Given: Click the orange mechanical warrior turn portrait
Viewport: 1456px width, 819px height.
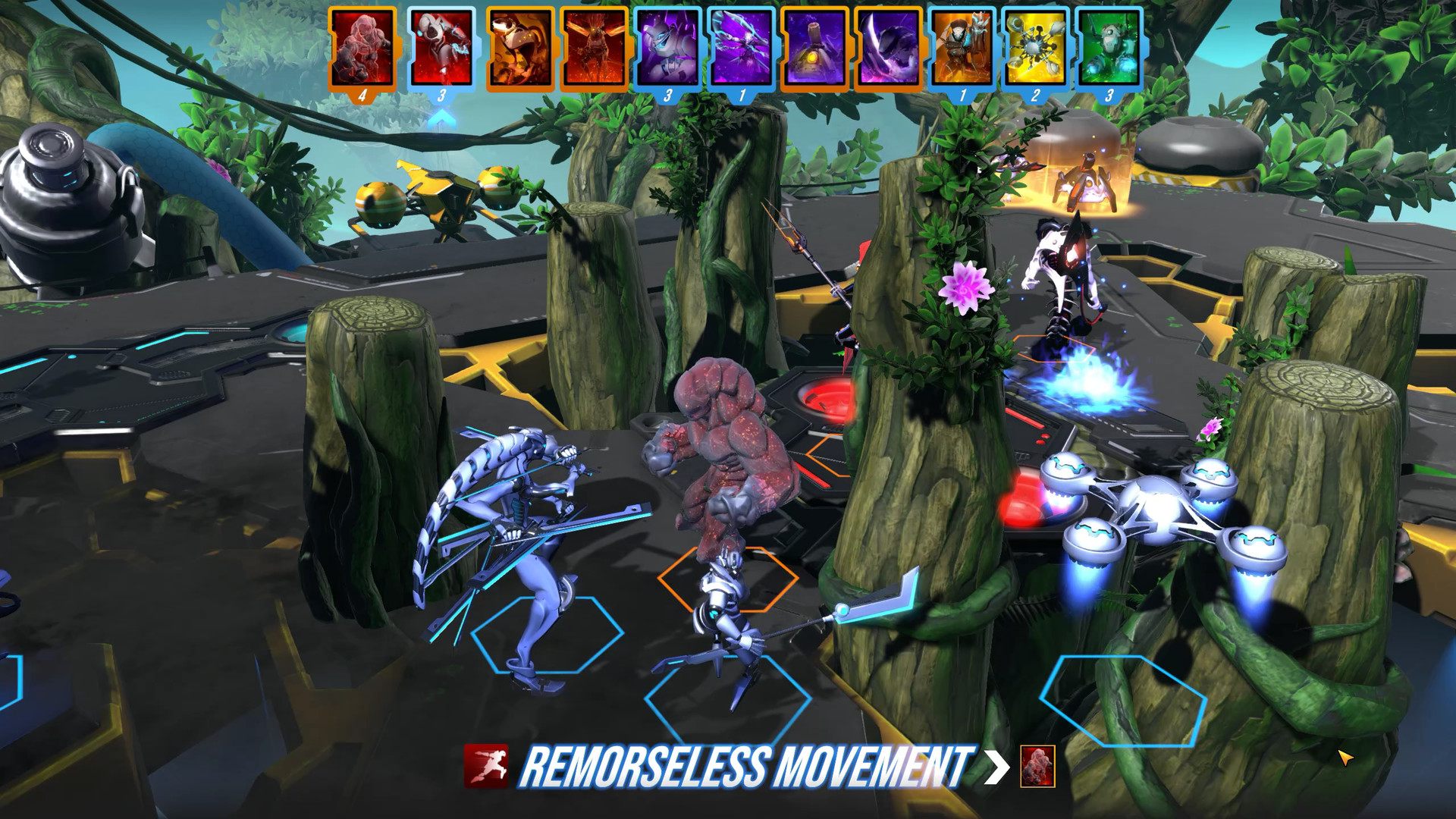Looking at the screenshot, I should click(x=962, y=49).
